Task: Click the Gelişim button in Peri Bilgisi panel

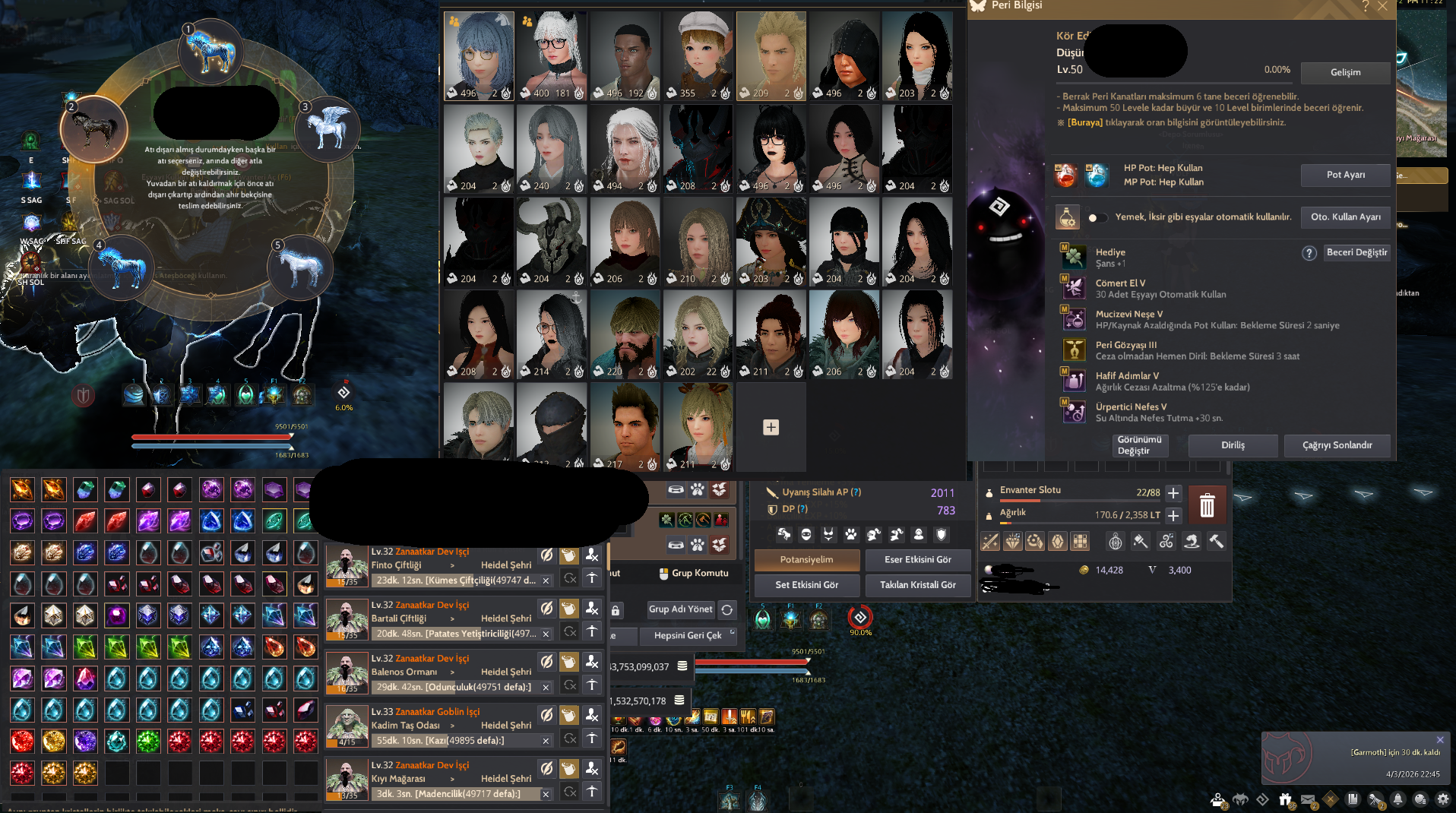Action: point(1345,73)
